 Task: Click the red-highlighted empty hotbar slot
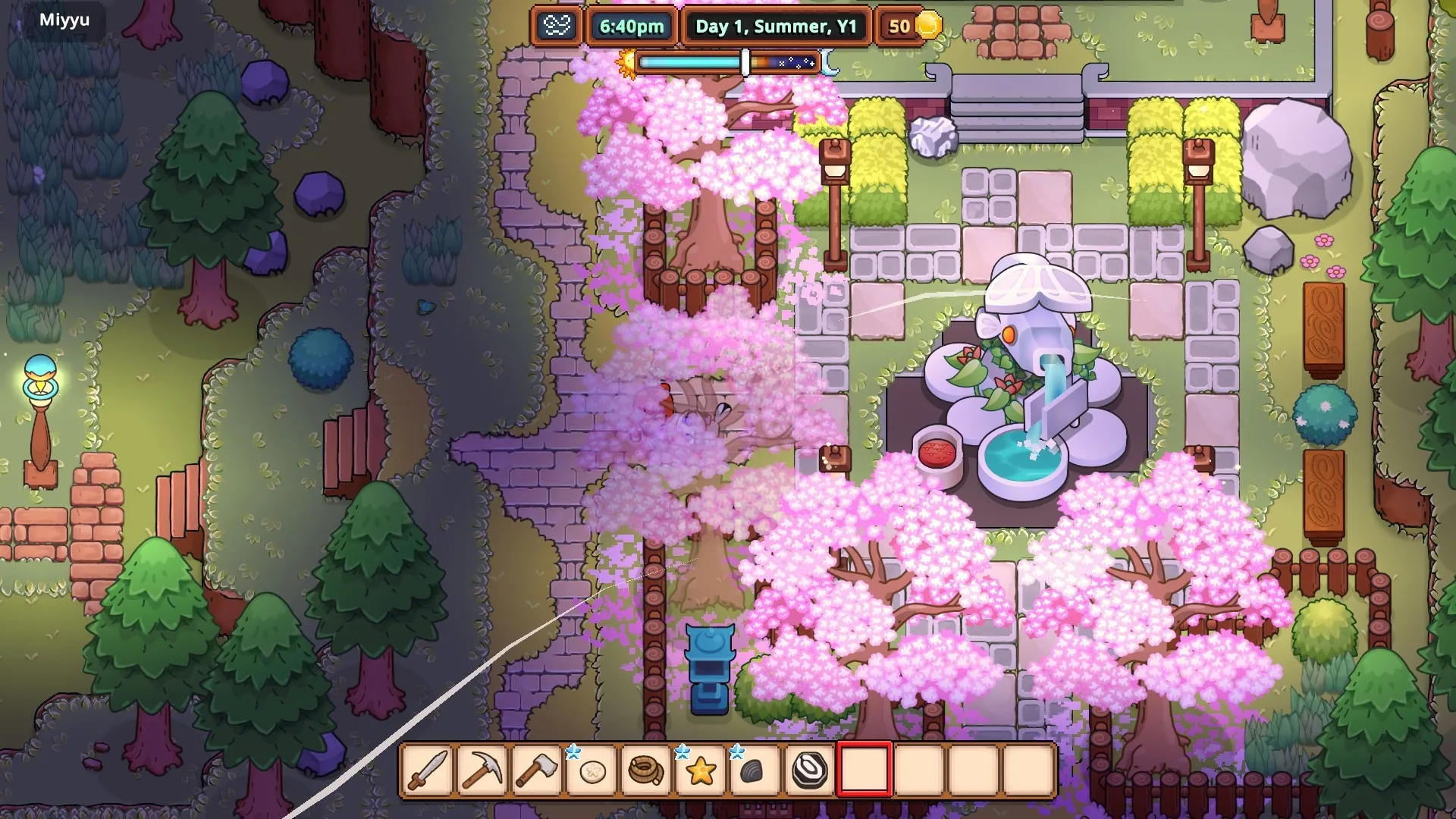click(x=864, y=770)
